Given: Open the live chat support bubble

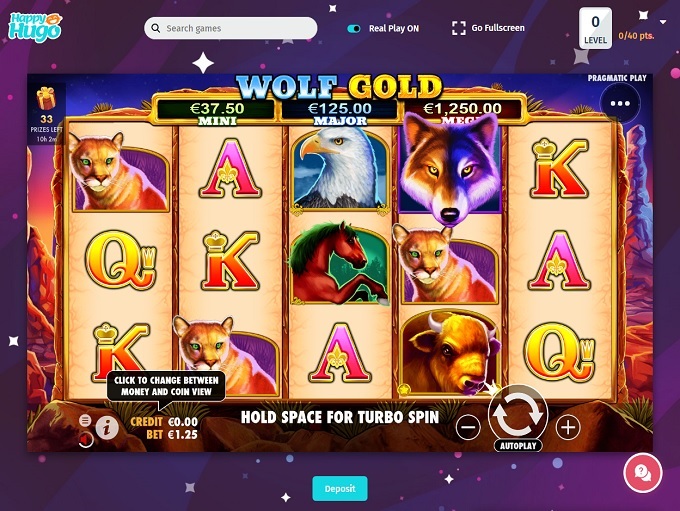Looking at the screenshot, I should point(642,472).
